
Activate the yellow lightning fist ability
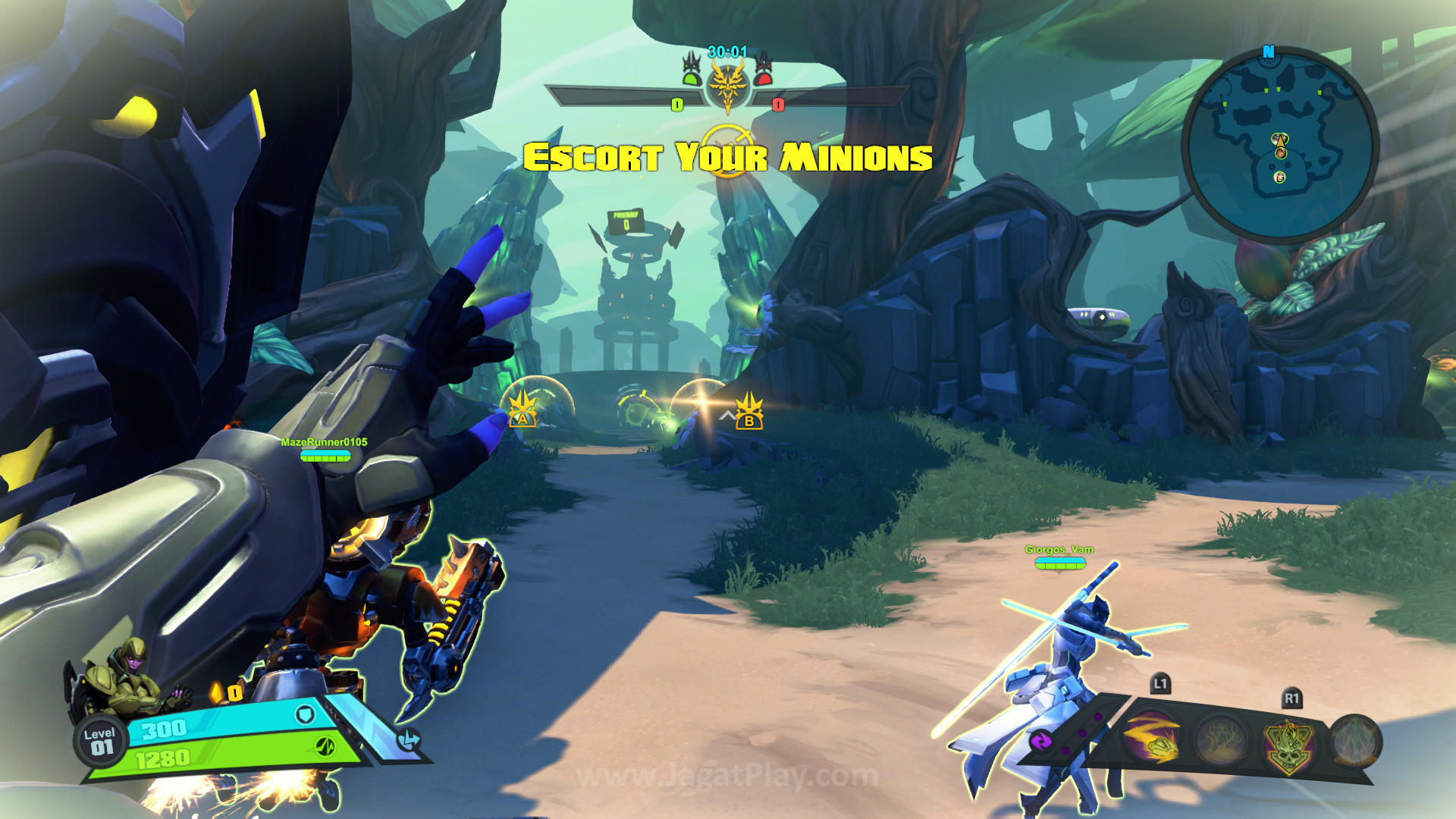1151,738
